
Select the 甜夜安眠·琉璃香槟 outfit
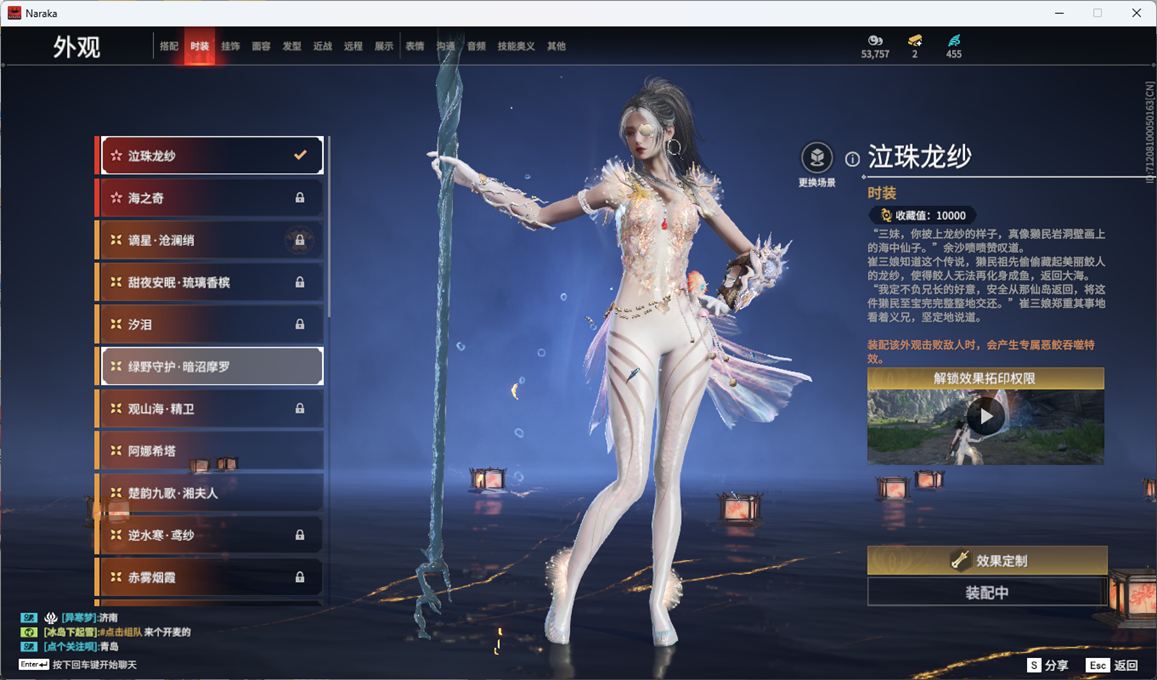click(x=211, y=282)
